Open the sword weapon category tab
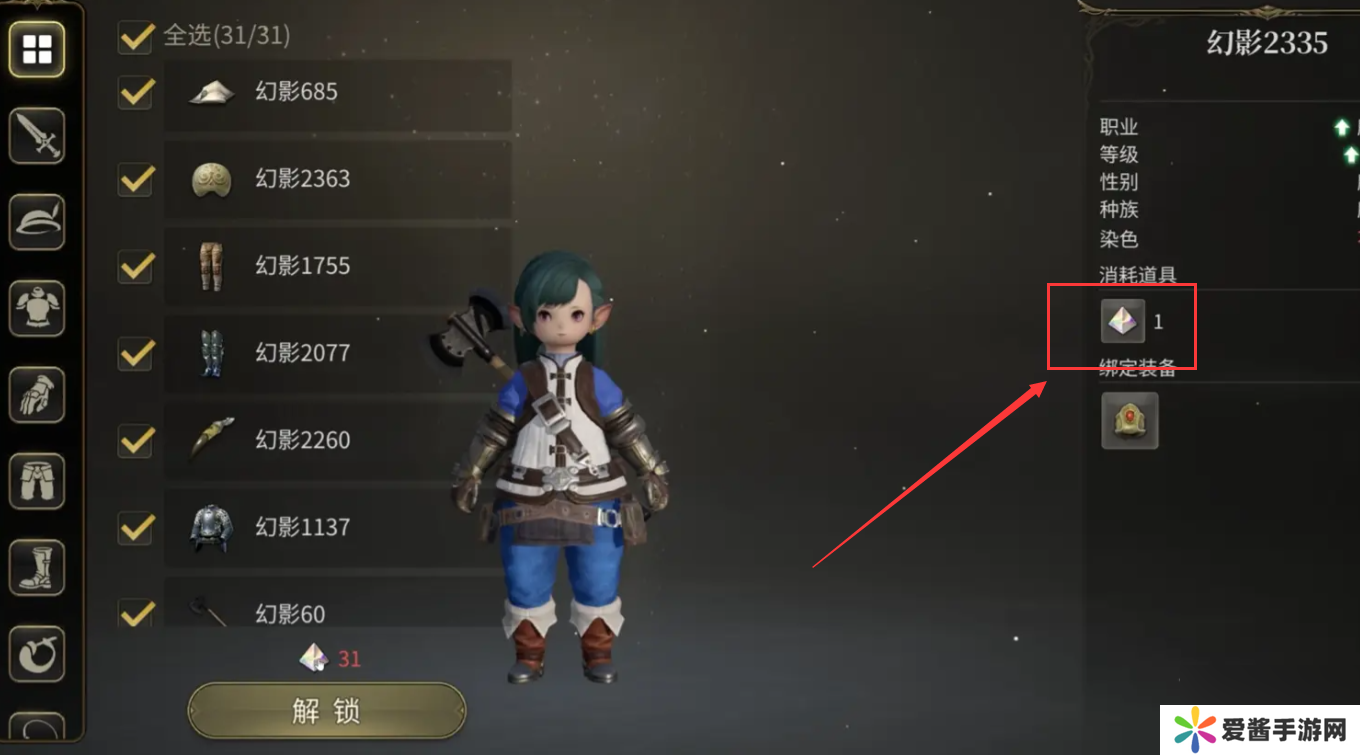 point(37,136)
